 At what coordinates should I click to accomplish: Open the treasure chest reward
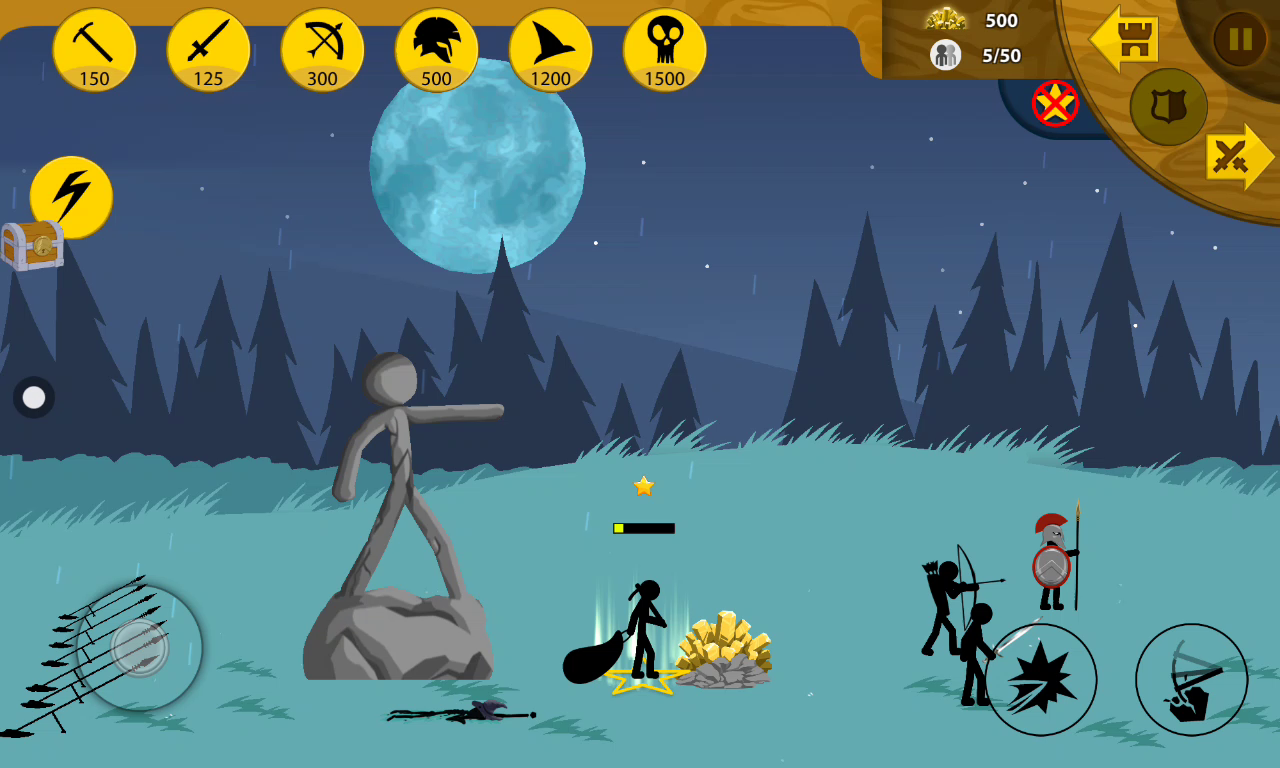(32, 245)
